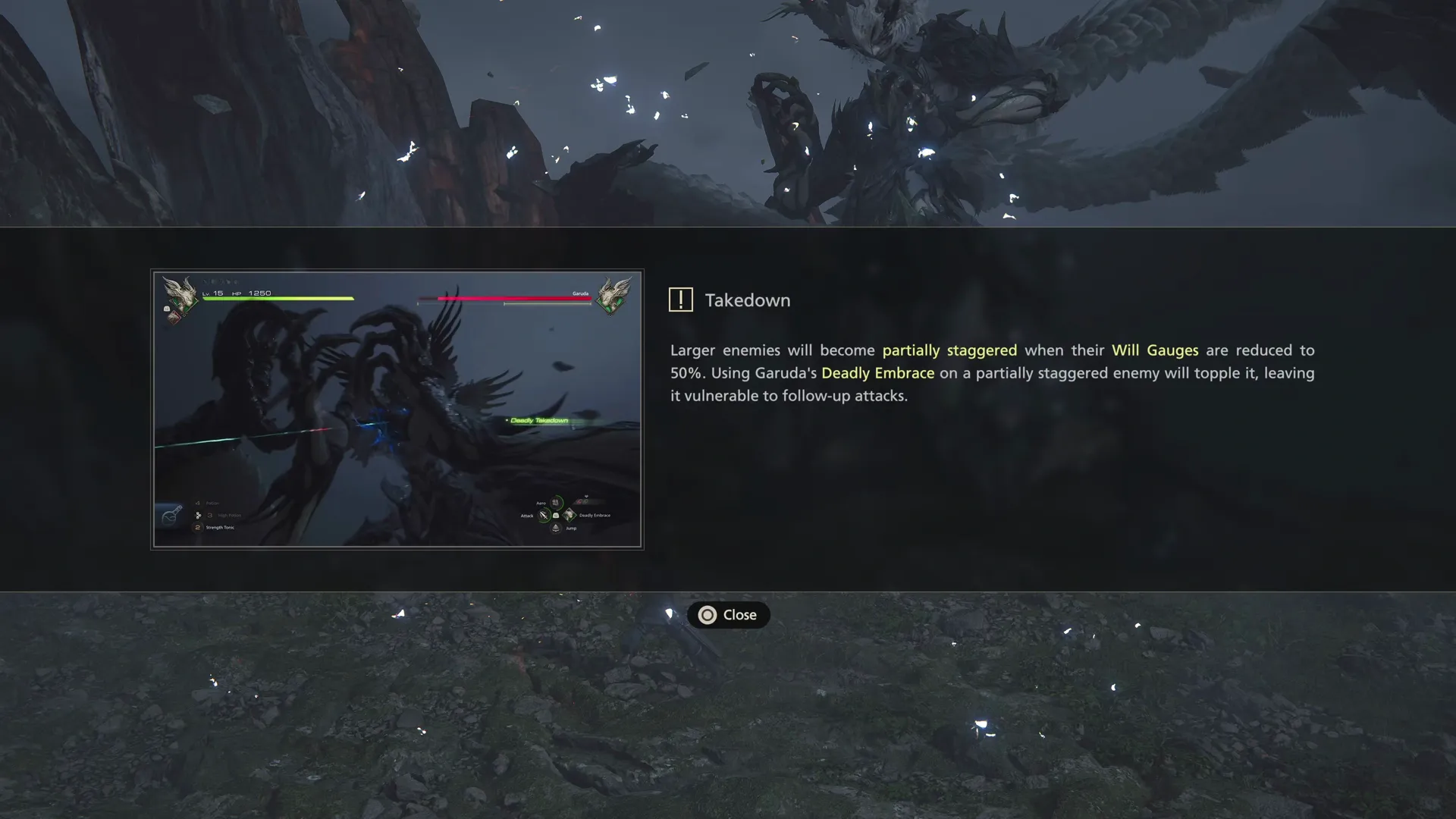Click the Attack sword icon
Image resolution: width=1456 pixels, height=819 pixels.
(543, 515)
